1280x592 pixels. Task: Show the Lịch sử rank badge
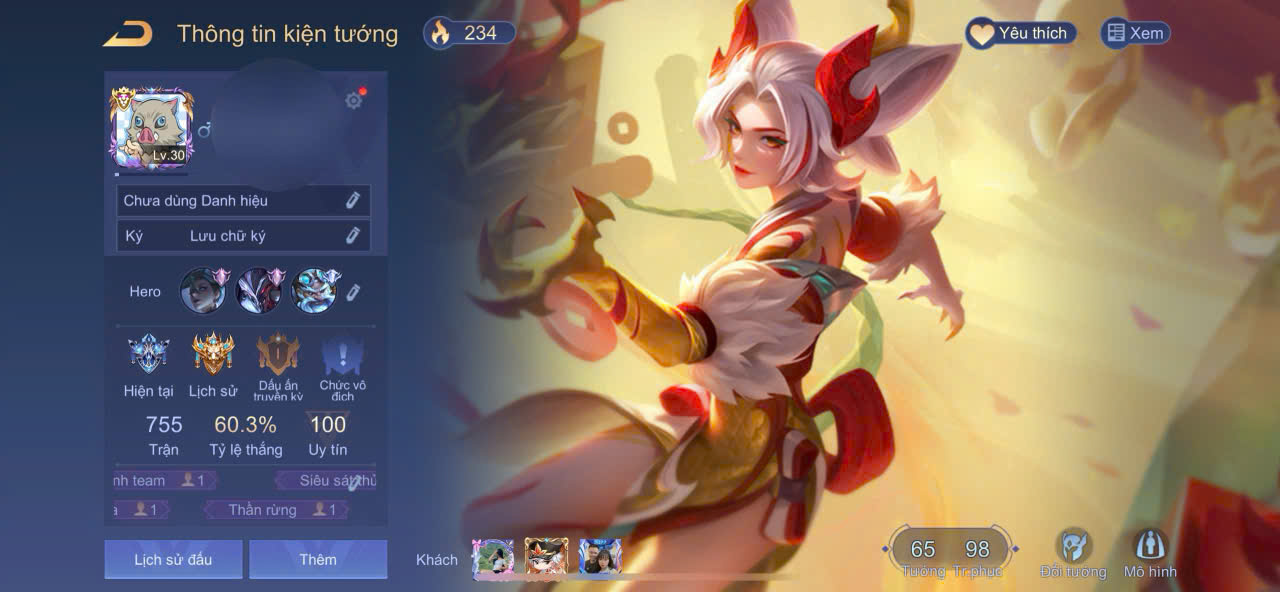[x=213, y=355]
